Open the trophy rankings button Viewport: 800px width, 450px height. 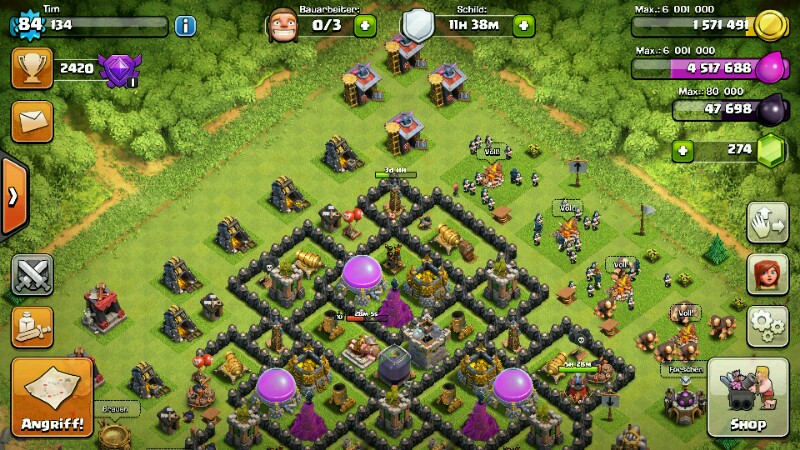[32, 68]
